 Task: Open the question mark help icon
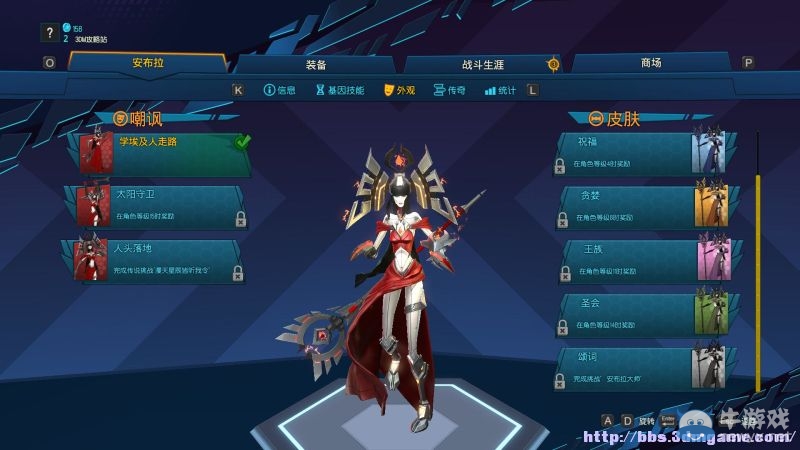[49, 33]
